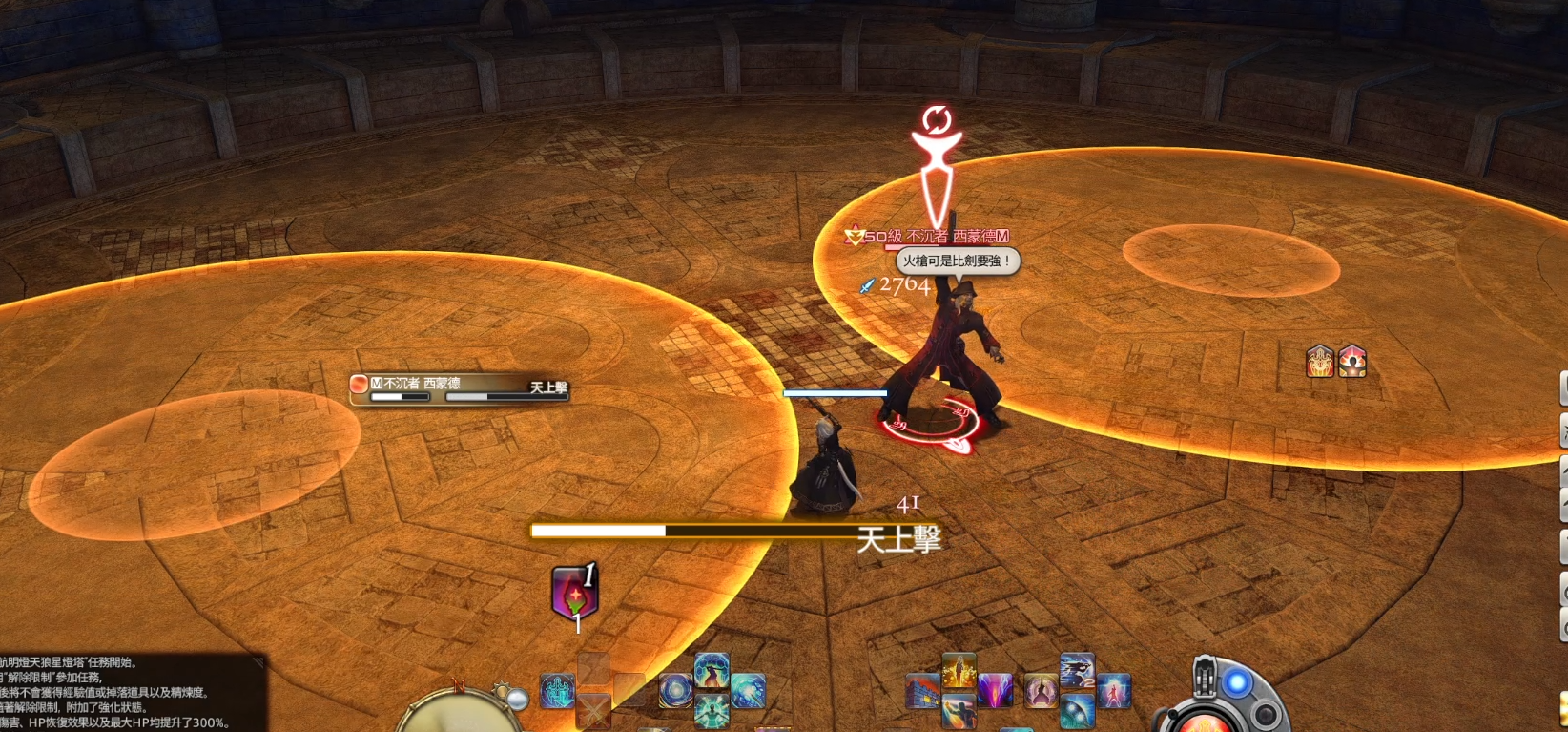The width and height of the screenshot is (1568, 732).
Task: Select the golden armor buff icon
Action: [x=1320, y=361]
